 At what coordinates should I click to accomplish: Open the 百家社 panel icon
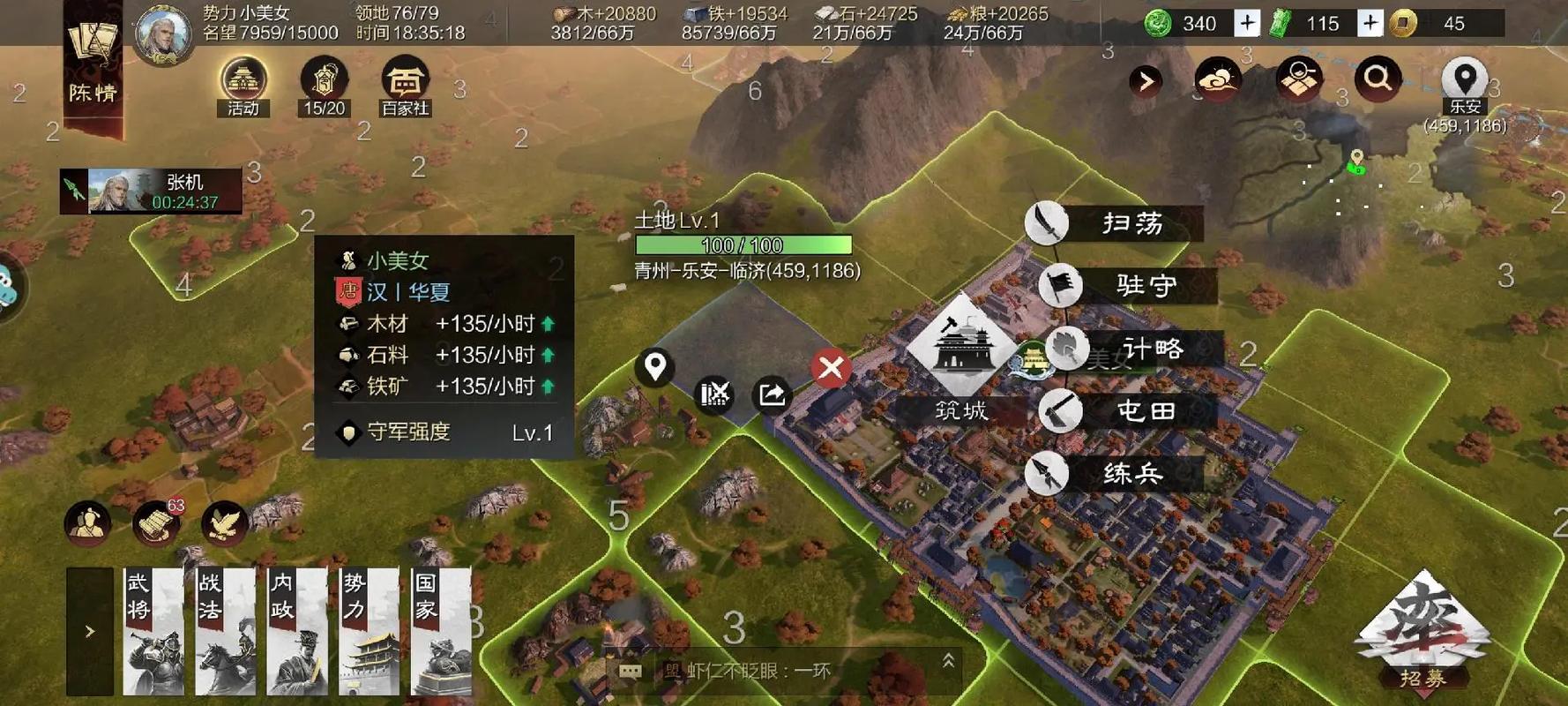pos(405,79)
